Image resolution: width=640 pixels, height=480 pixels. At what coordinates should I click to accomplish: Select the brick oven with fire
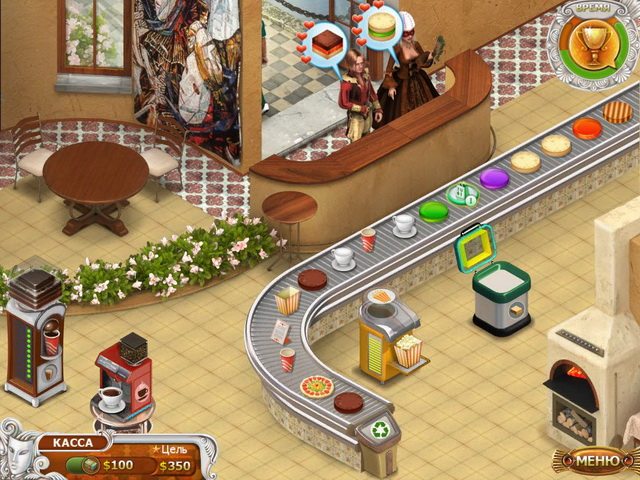click(582, 375)
